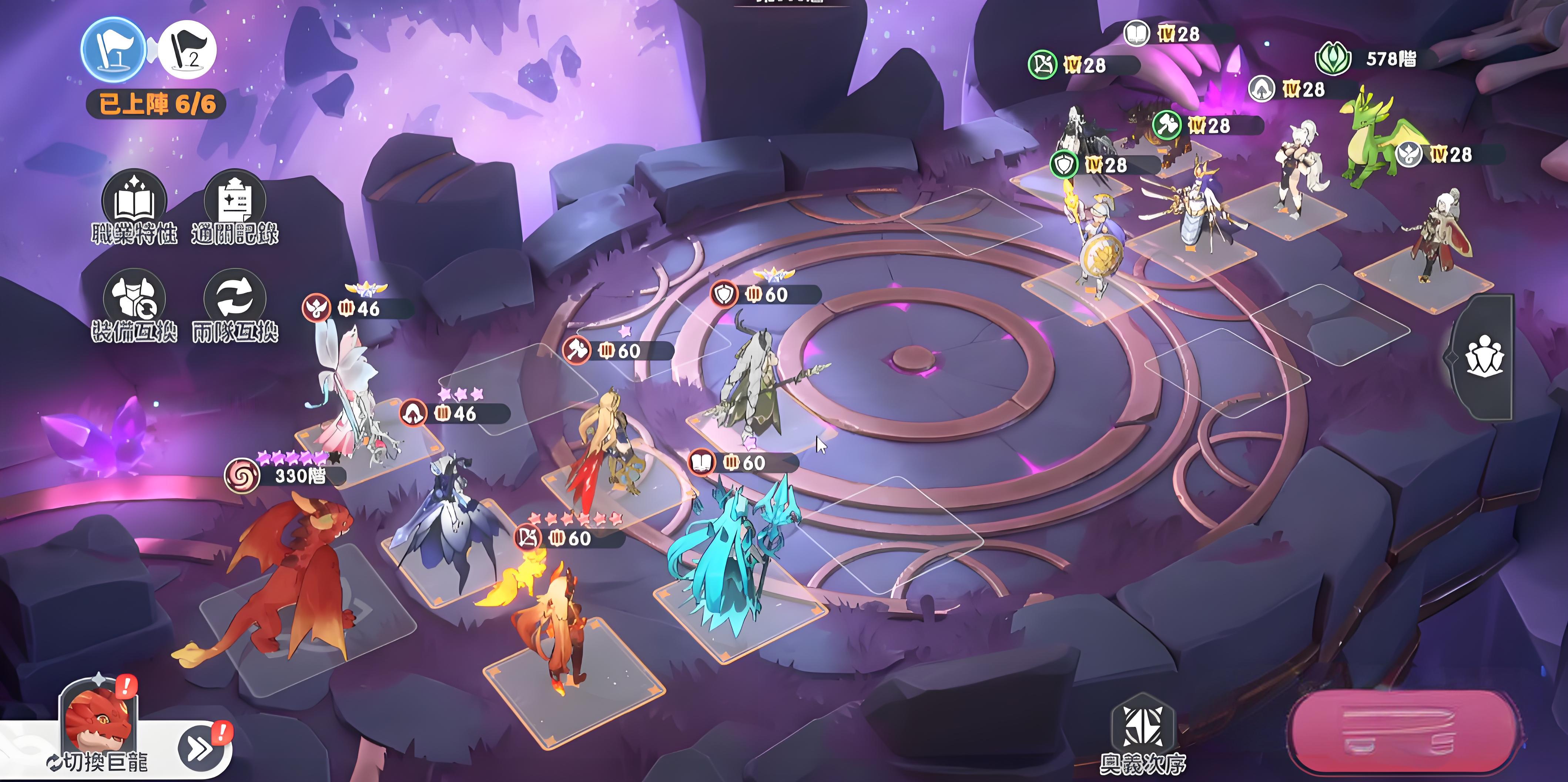Choose the level 60 cyan mage hero
This screenshot has height=782, width=1568.
(730, 548)
